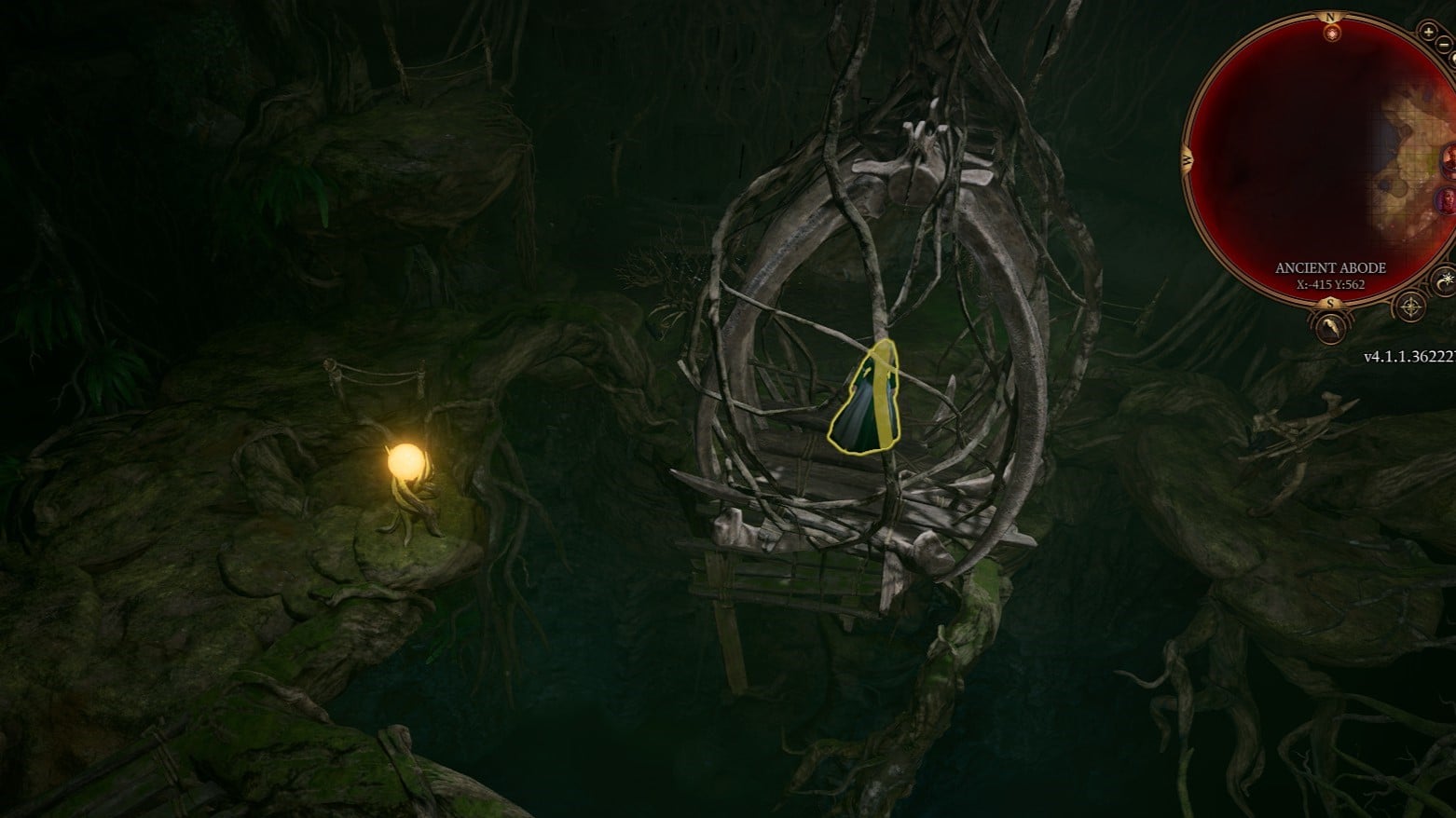Select the crescent moon icon near the minimap
The height and width of the screenshot is (818, 1456).
point(1444,280)
